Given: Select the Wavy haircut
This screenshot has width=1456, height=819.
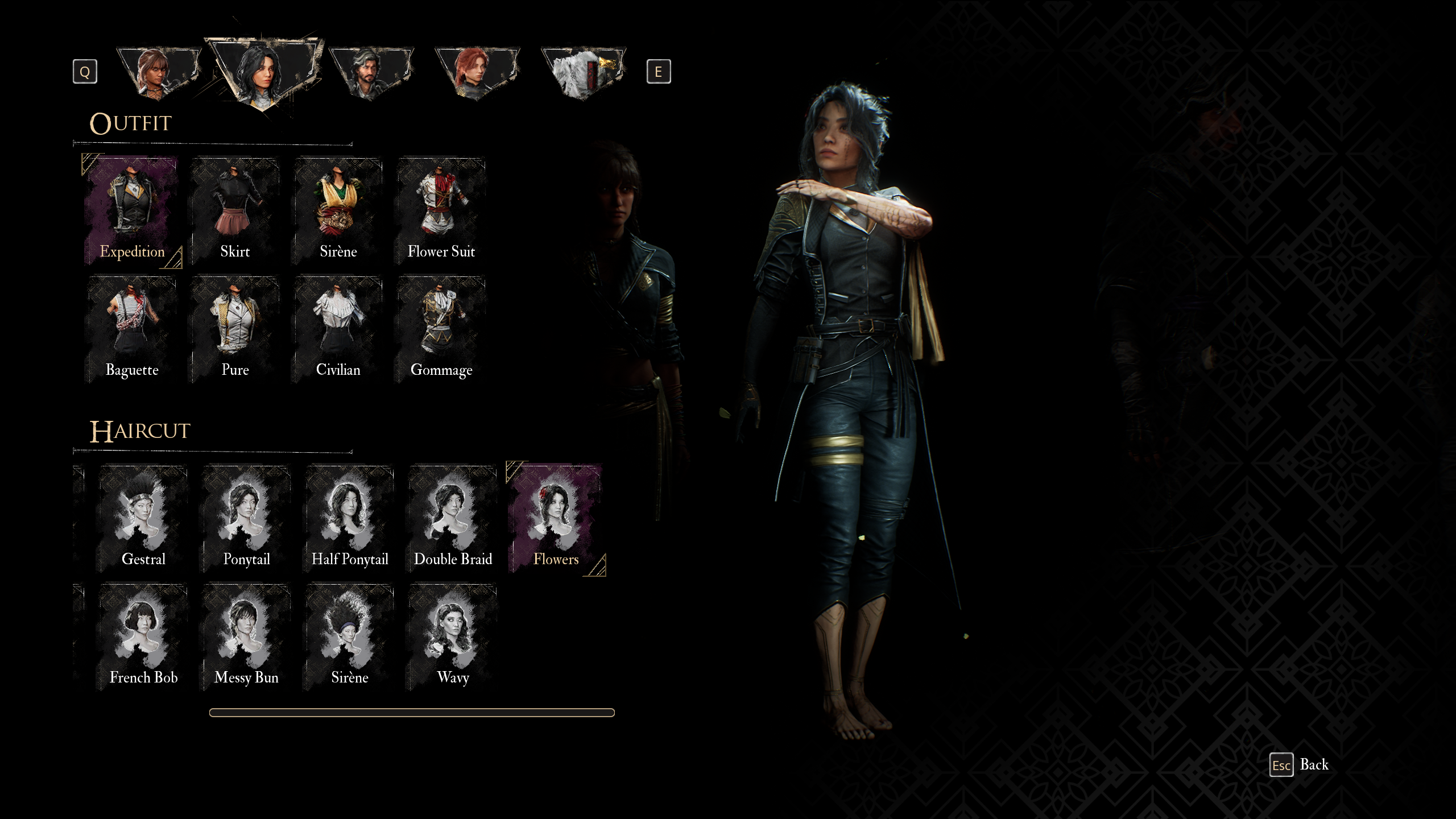Looking at the screenshot, I should coord(453,636).
